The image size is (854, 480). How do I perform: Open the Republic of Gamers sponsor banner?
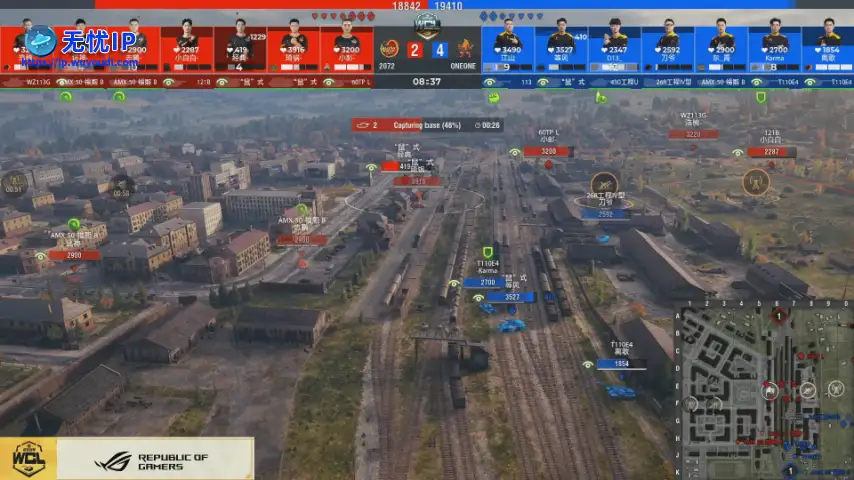click(153, 460)
